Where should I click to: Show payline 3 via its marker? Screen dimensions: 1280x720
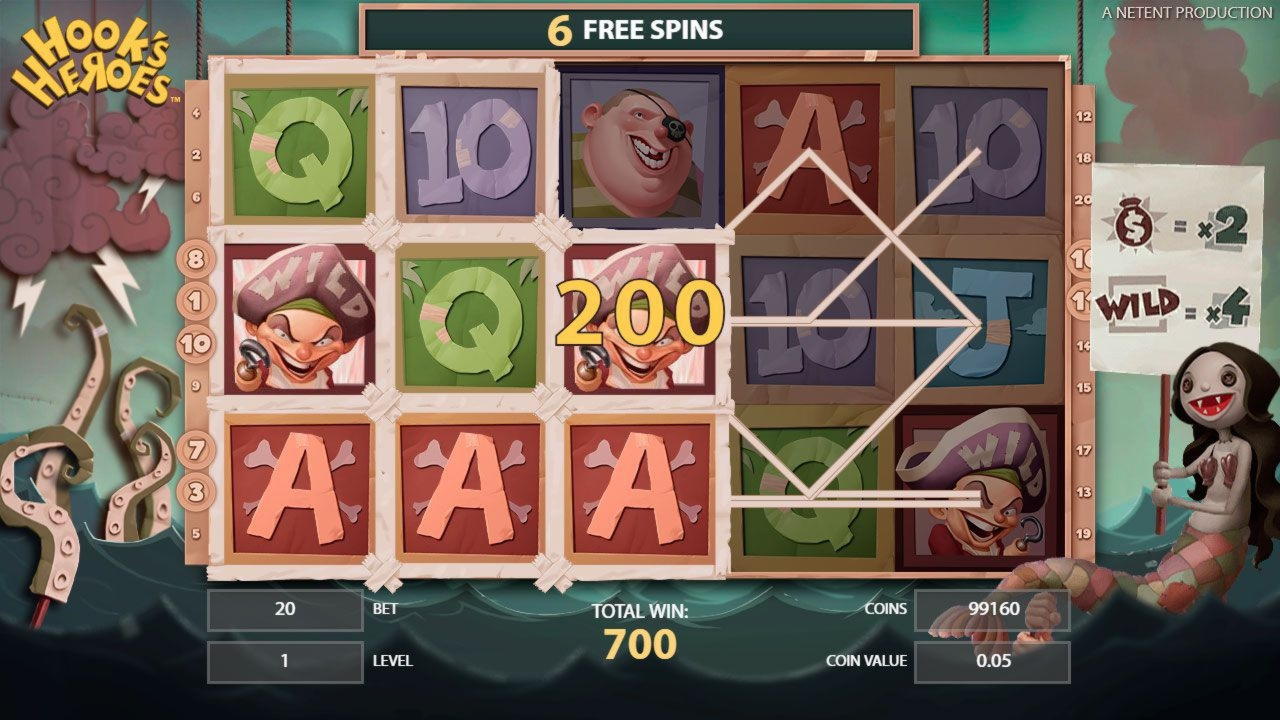[196, 492]
